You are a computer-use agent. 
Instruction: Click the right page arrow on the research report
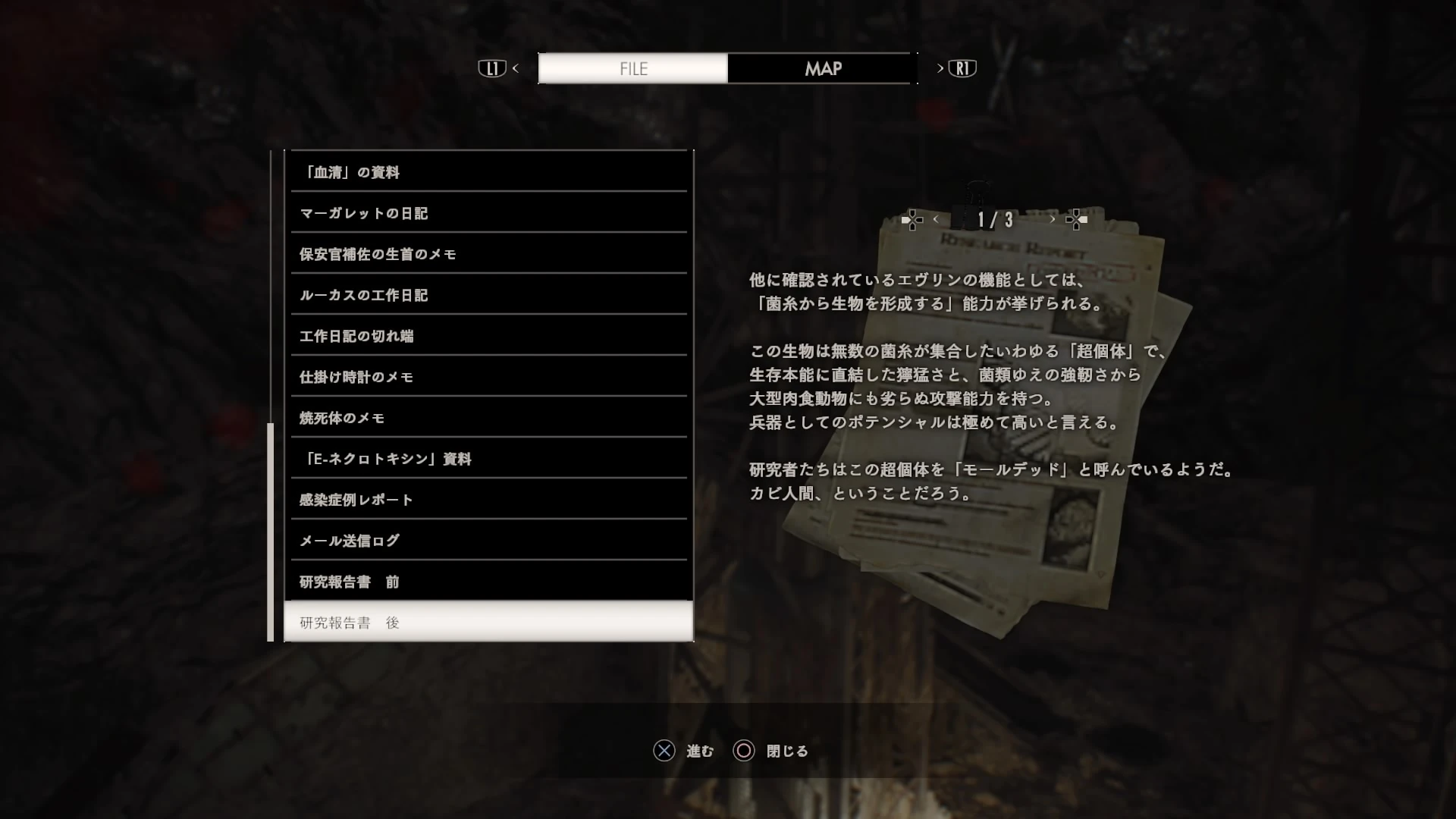[x=1053, y=219]
